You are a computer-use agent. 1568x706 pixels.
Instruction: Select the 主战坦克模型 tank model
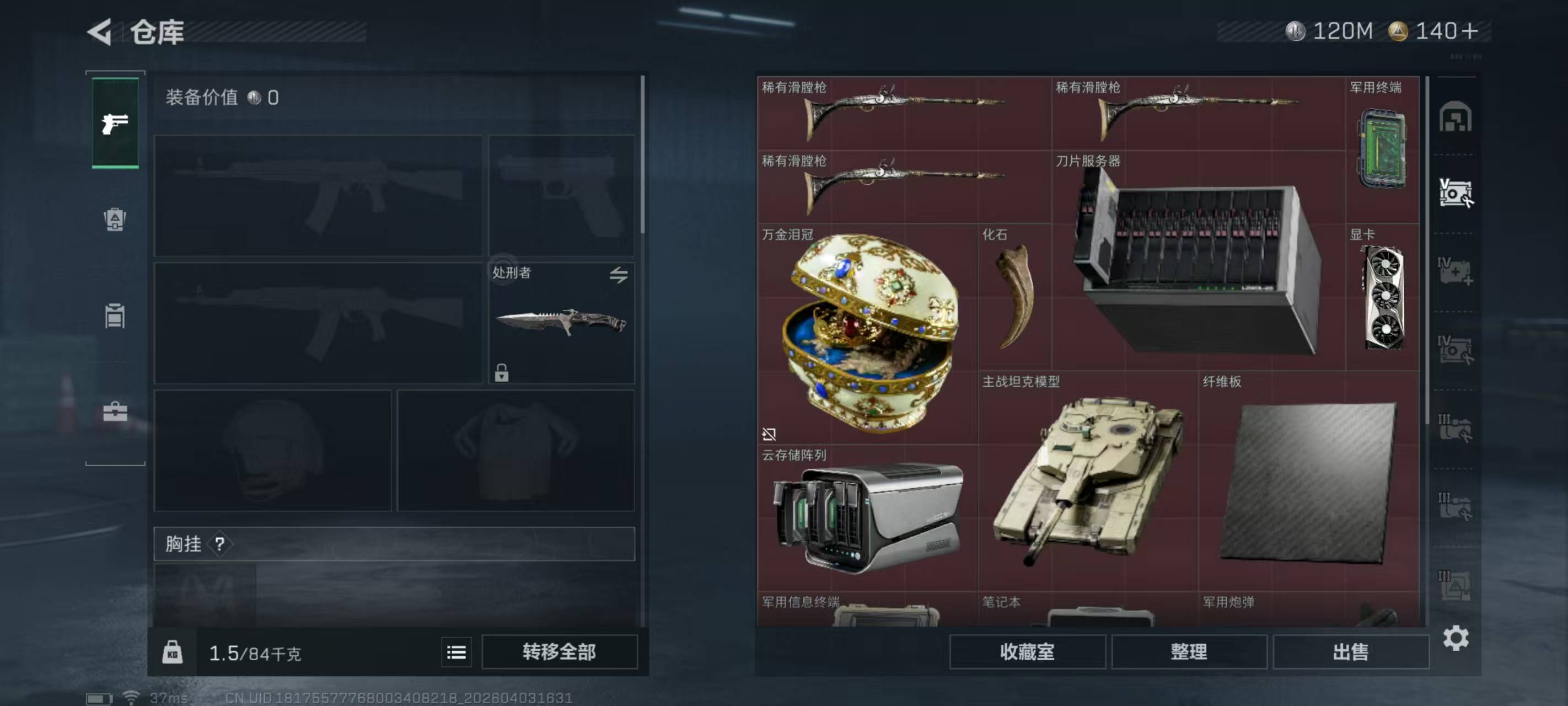[x=1088, y=481]
